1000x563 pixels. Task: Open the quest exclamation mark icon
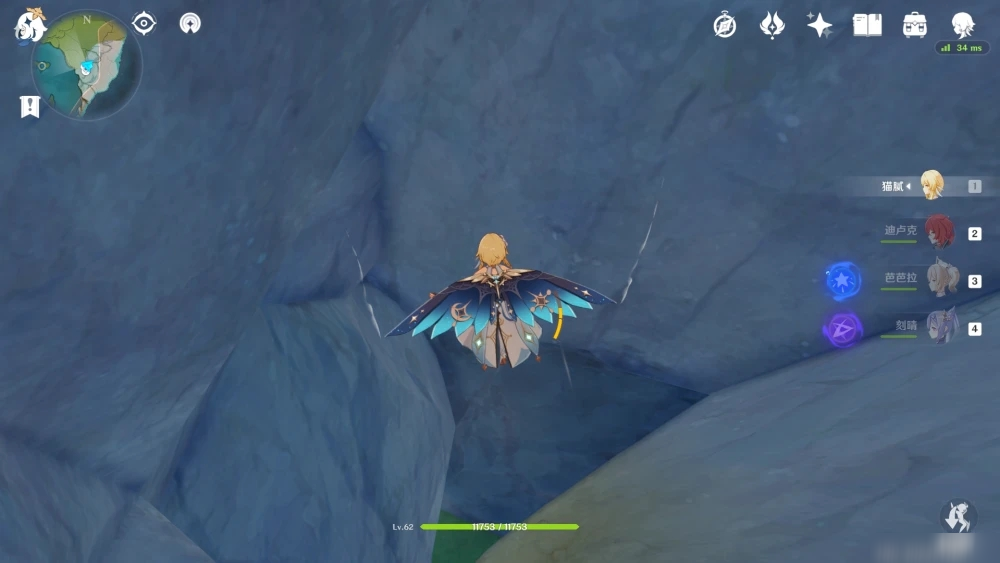[x=30, y=106]
